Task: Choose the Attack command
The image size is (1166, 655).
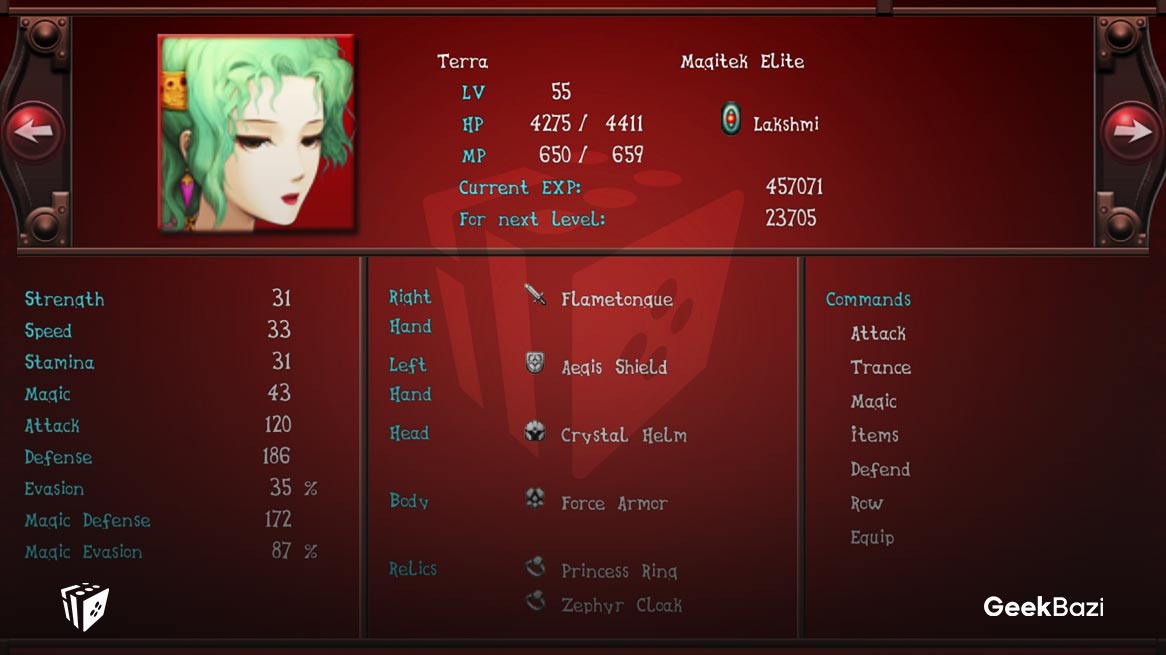Action: coord(878,333)
